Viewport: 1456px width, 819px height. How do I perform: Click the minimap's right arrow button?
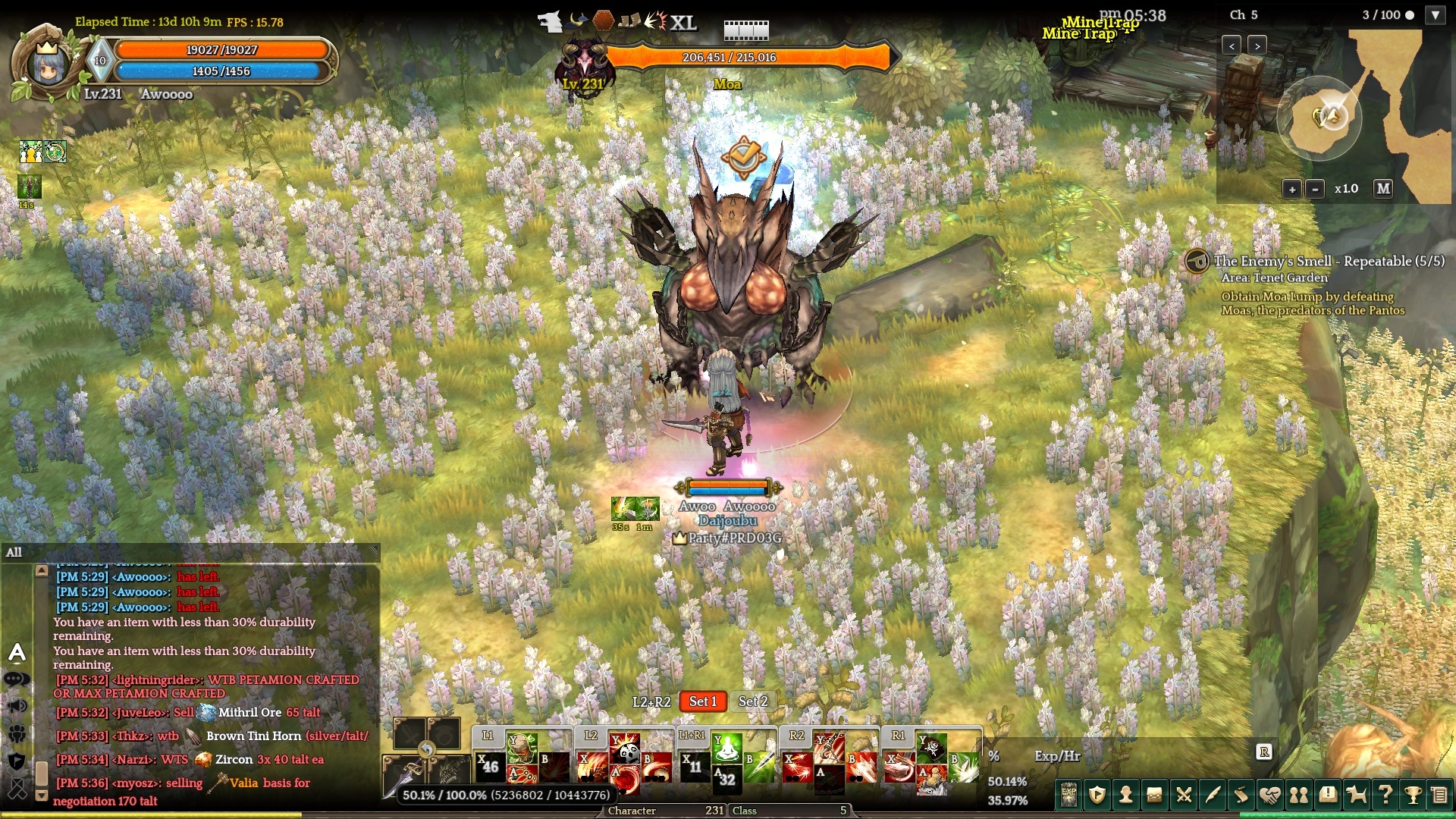[x=1257, y=45]
